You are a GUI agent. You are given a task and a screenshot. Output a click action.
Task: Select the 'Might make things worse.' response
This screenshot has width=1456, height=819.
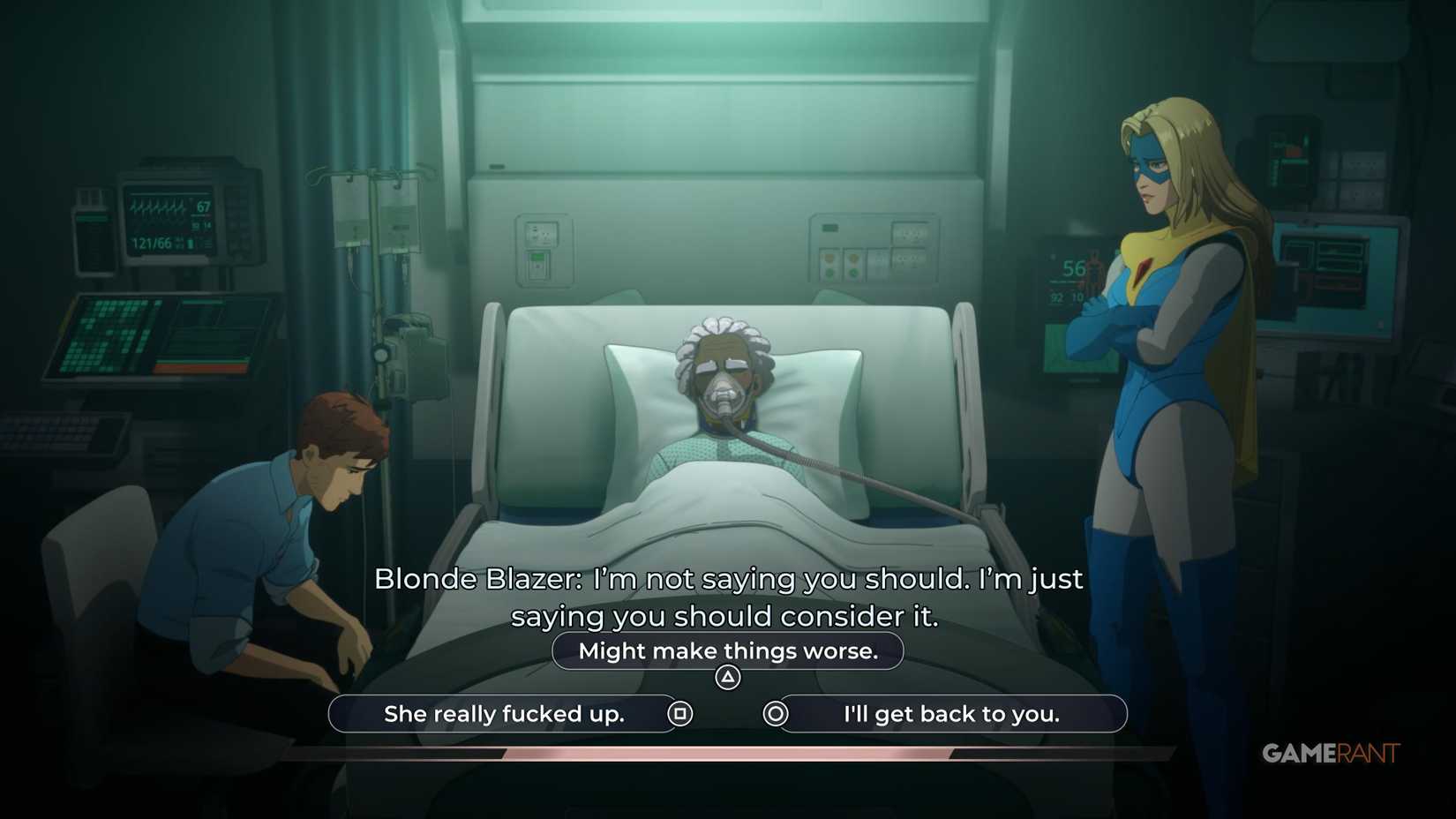pos(727,650)
